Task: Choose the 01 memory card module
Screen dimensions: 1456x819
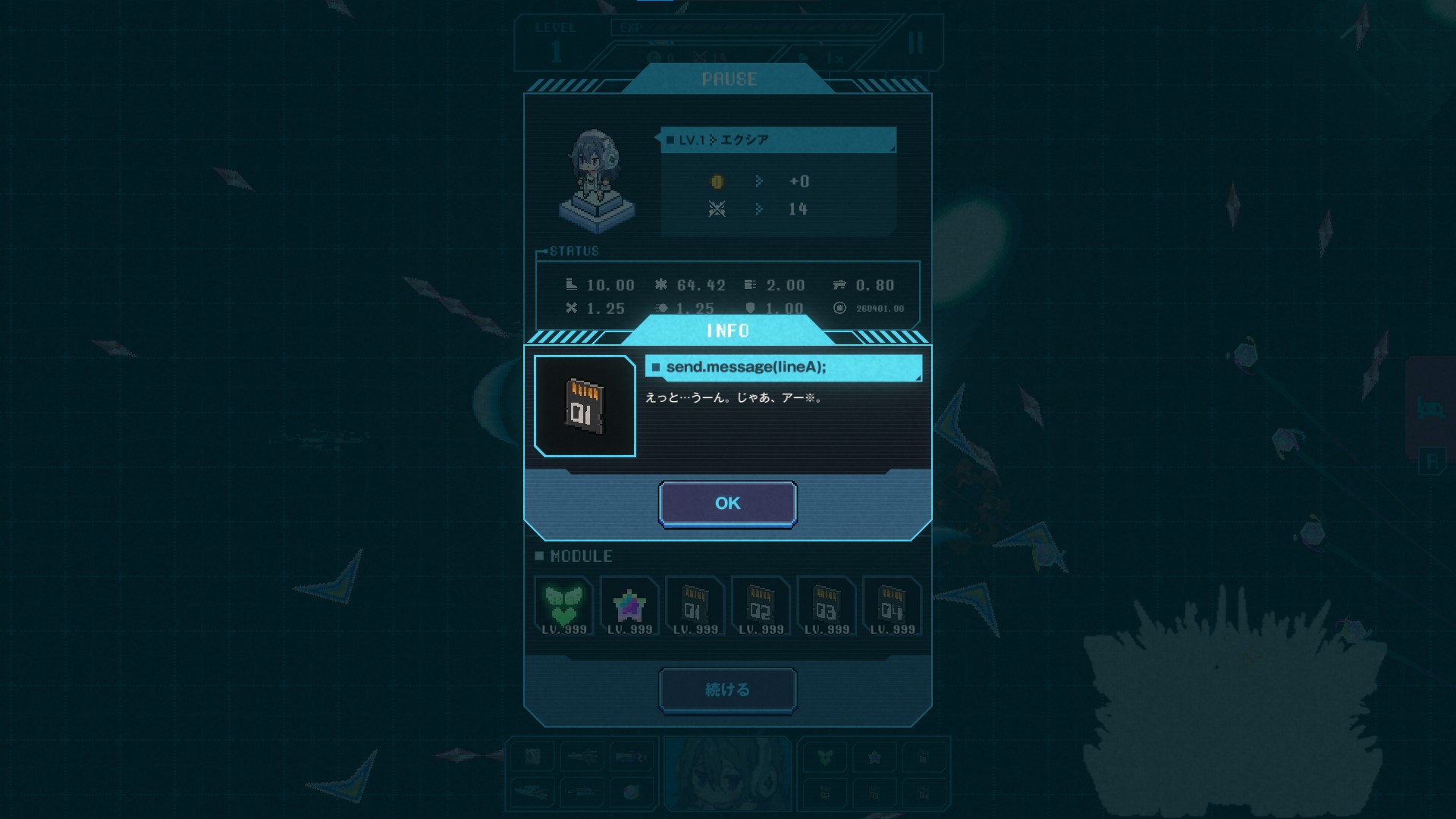Action: 695,605
